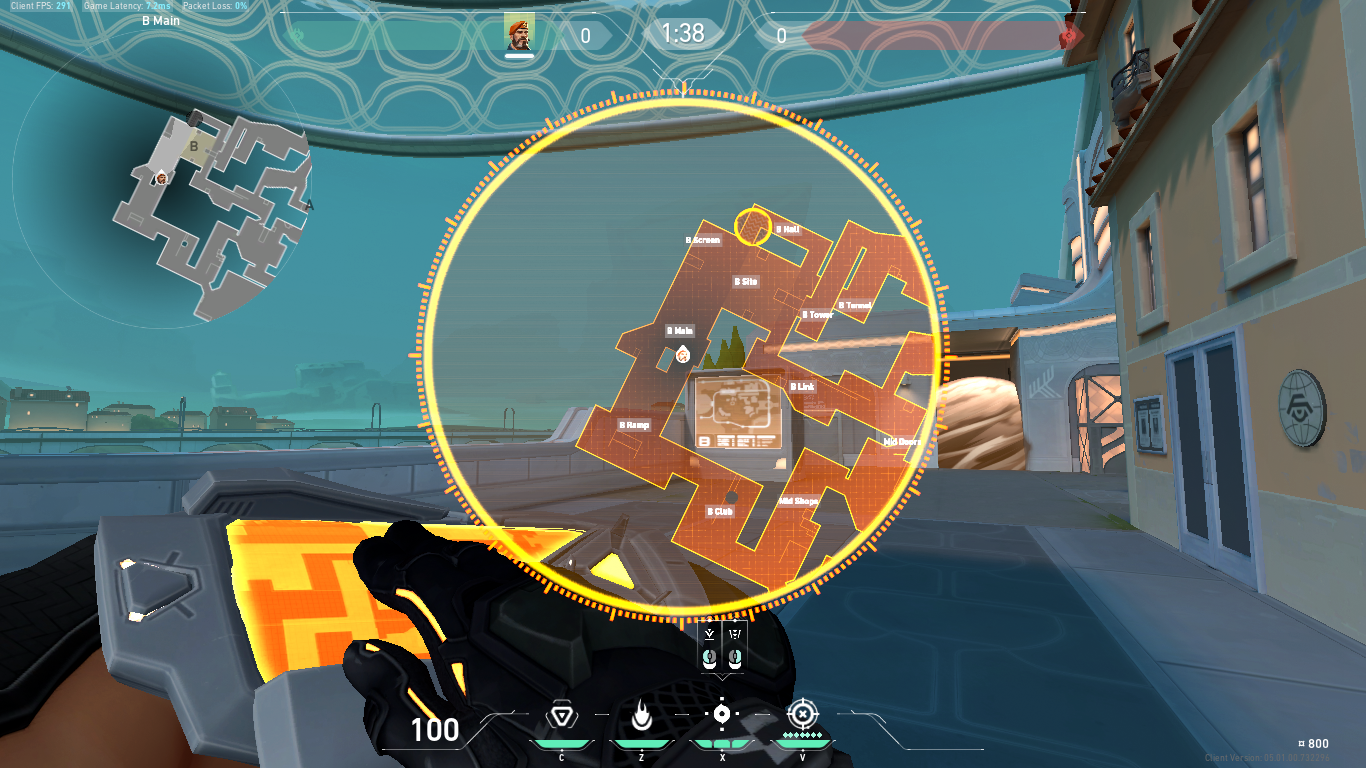
Task: Click the agent portrait in the top scoreboard
Action: point(519,32)
